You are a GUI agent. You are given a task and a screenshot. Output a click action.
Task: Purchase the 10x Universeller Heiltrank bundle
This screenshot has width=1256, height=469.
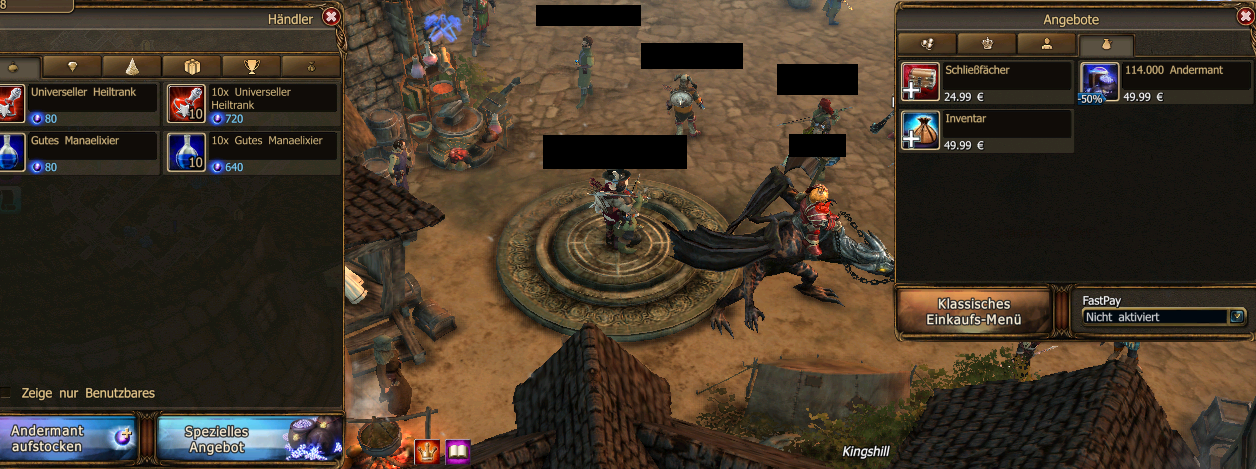pos(252,103)
